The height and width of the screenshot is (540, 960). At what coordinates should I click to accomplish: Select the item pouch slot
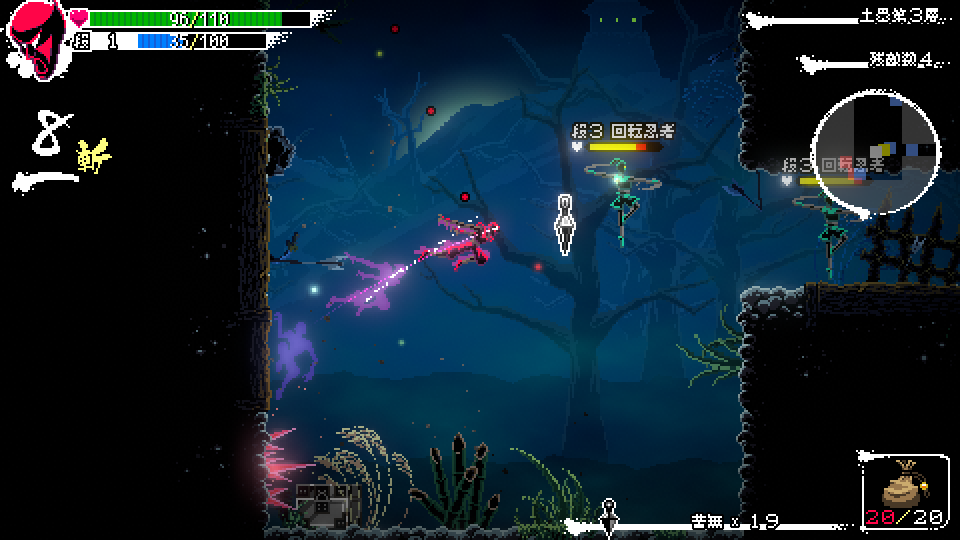tap(903, 492)
